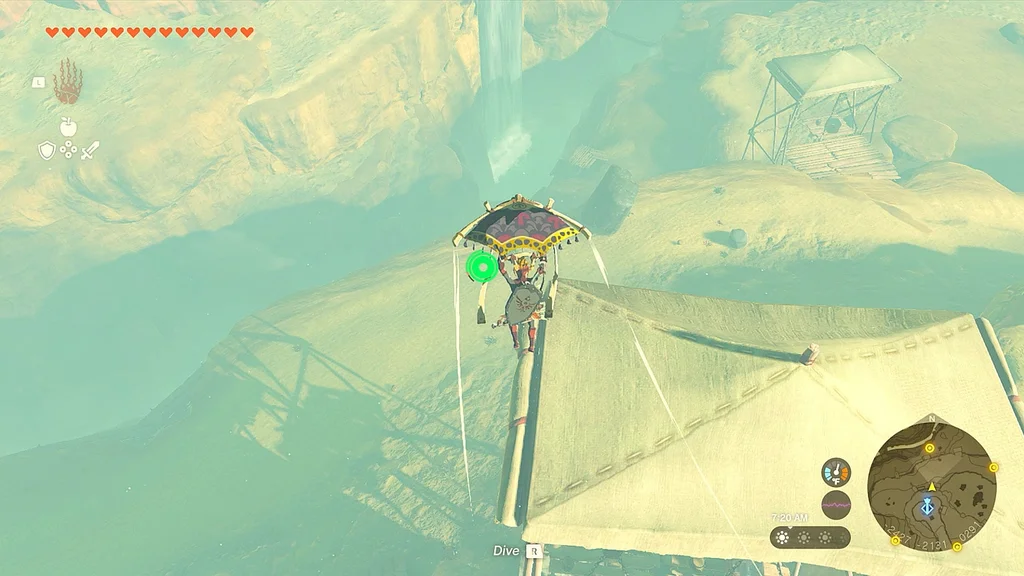Select the shield quick-swap icon
This screenshot has width=1024, height=576.
point(46,151)
